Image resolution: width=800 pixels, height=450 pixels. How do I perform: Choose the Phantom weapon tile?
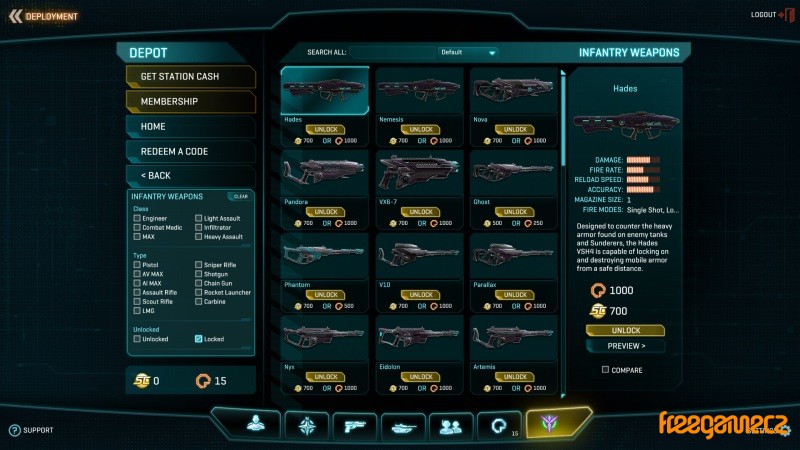(324, 262)
